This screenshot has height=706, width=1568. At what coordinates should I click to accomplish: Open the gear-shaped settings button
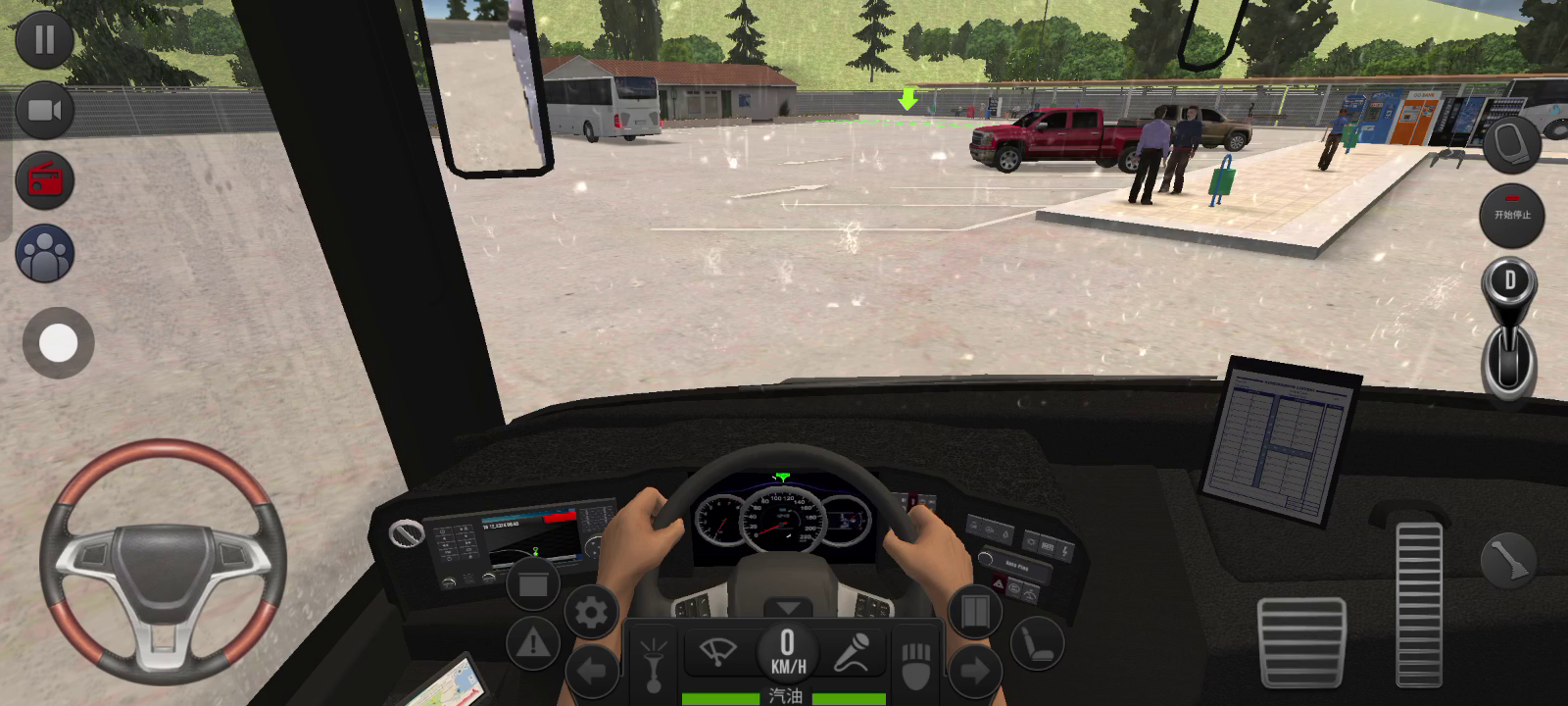pyautogui.click(x=591, y=613)
